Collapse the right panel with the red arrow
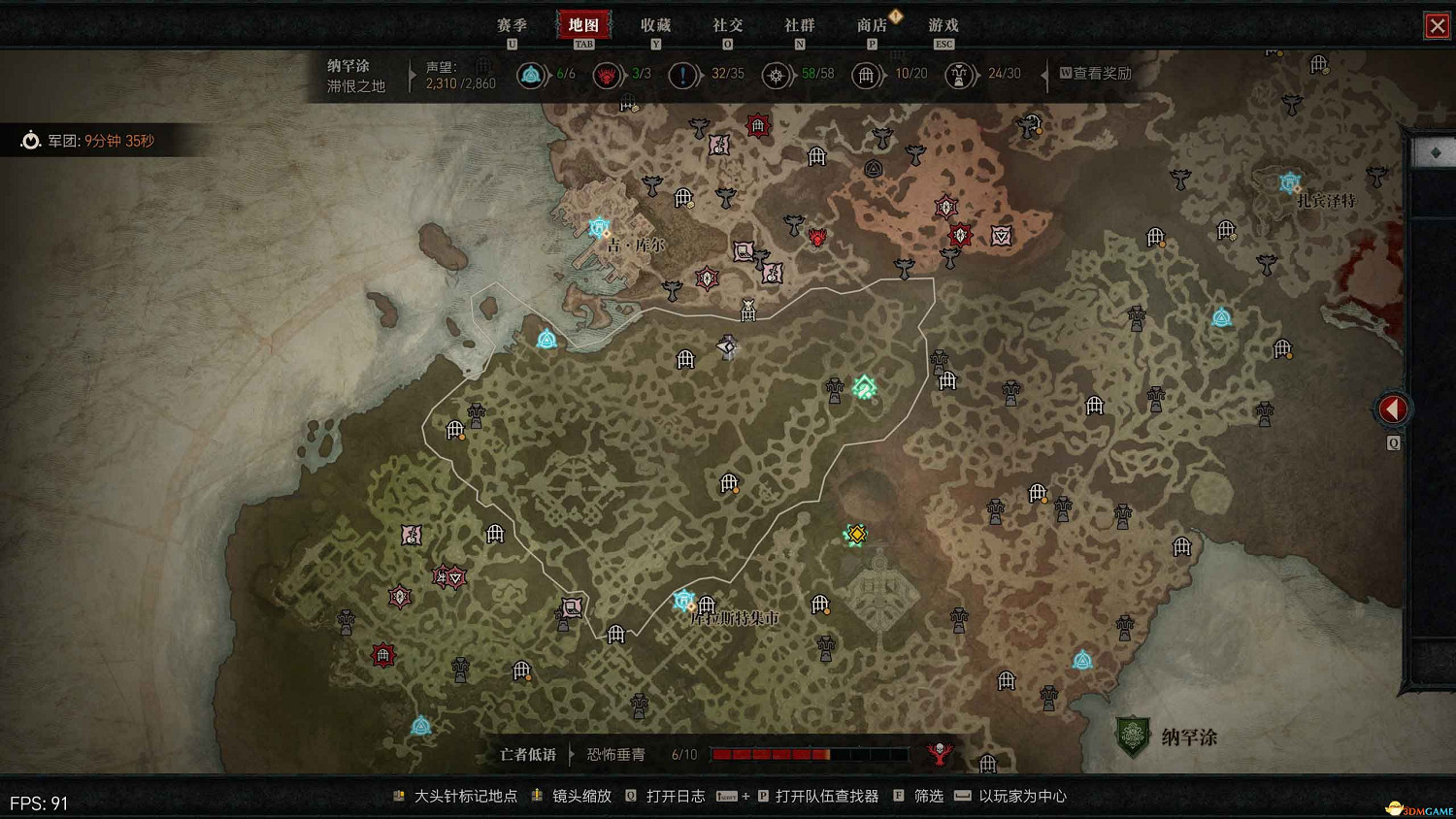The image size is (1456, 819). (x=1393, y=409)
